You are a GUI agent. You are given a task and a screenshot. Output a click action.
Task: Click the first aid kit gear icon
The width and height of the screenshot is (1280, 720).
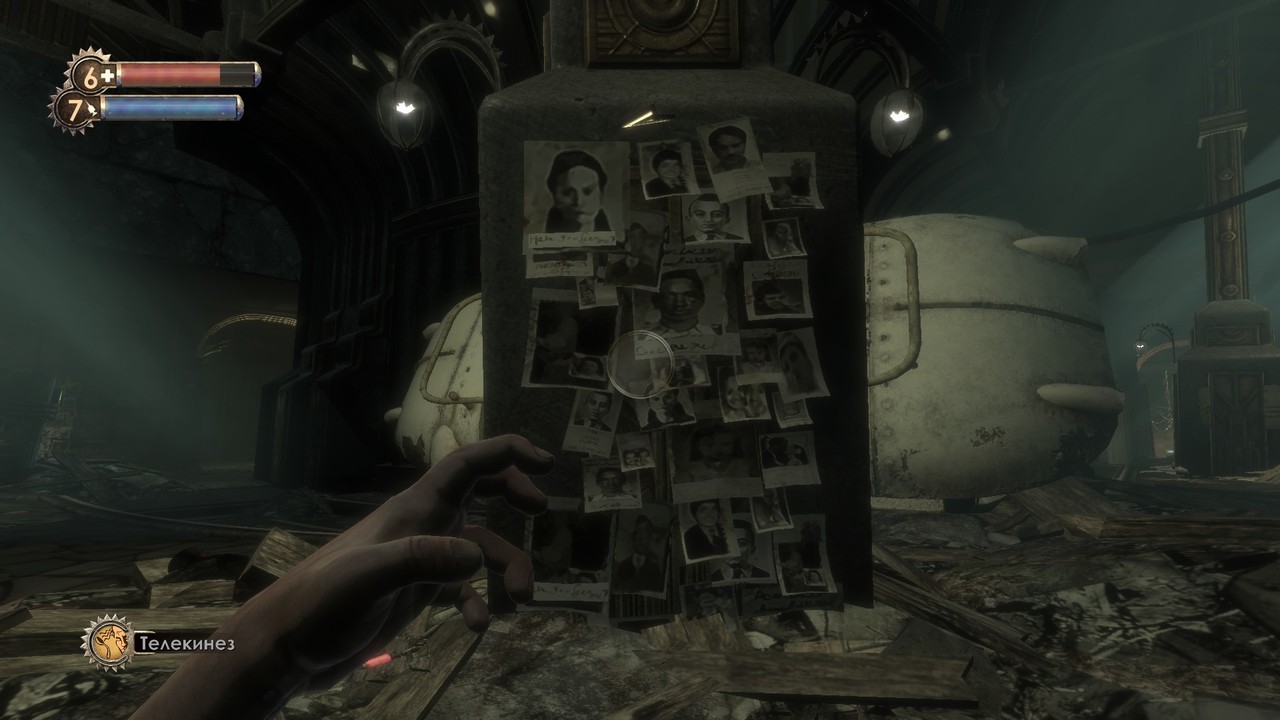point(90,73)
